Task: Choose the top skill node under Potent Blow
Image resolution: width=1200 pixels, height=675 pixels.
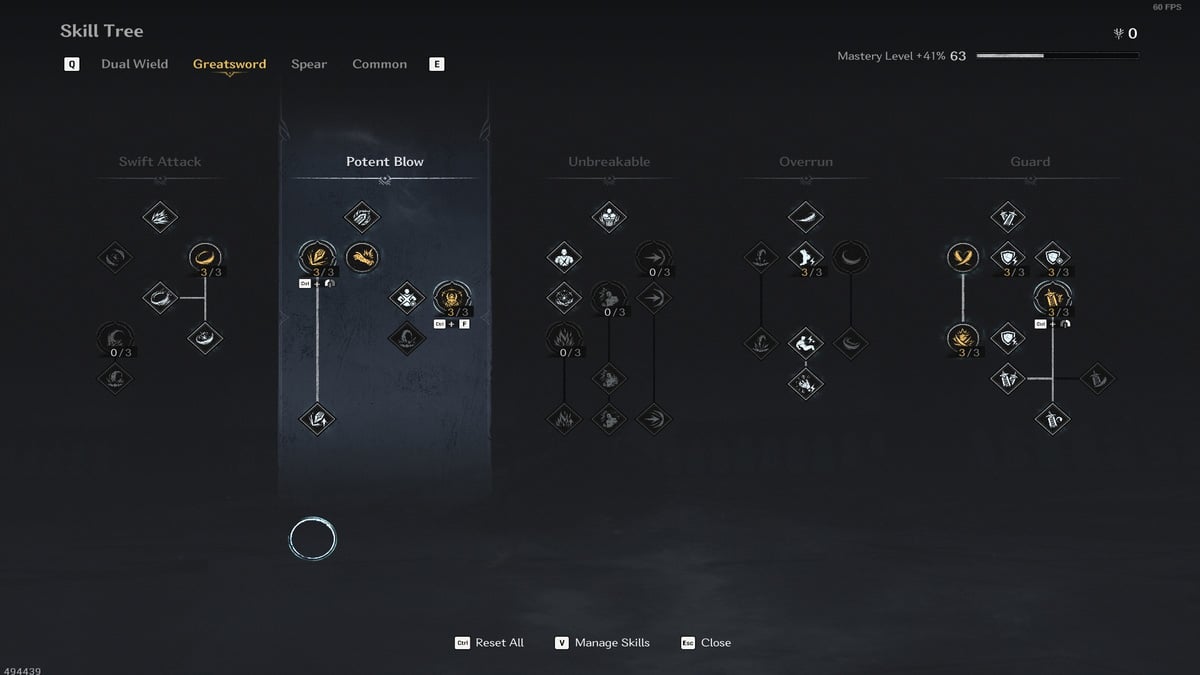Action: click(x=361, y=216)
